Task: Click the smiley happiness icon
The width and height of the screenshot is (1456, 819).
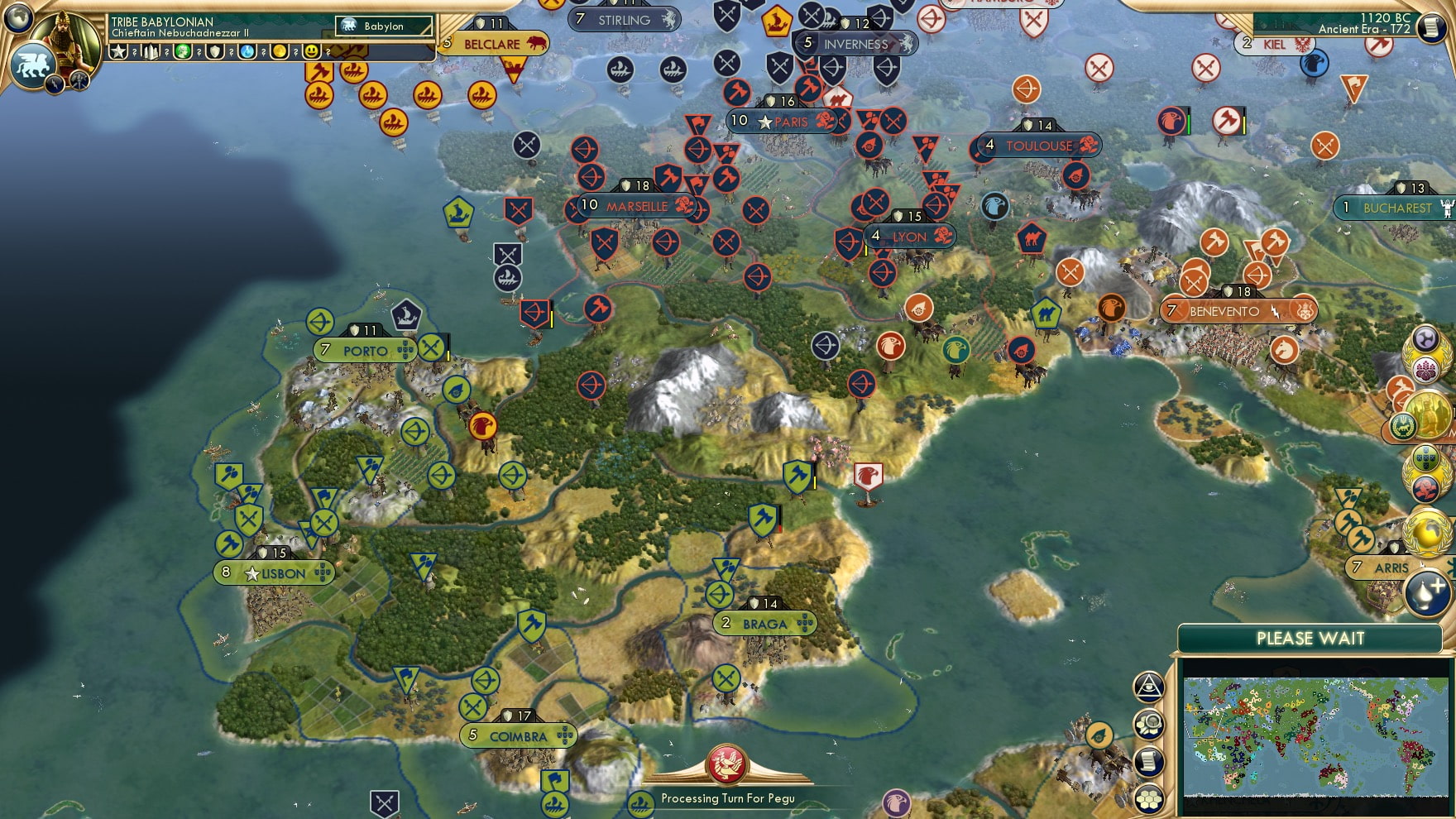Action: (313, 52)
